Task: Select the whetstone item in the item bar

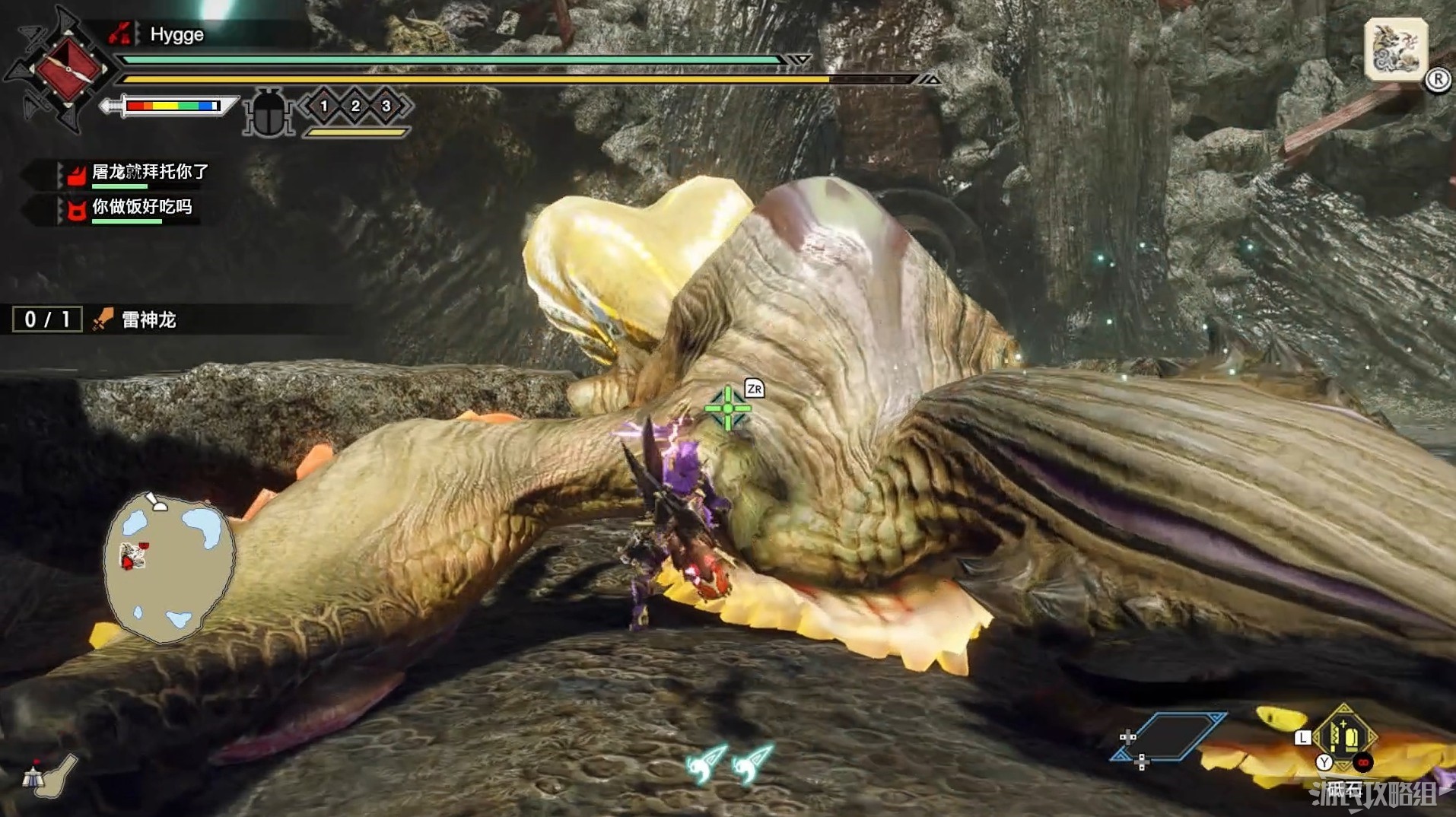Action: coord(1344,736)
